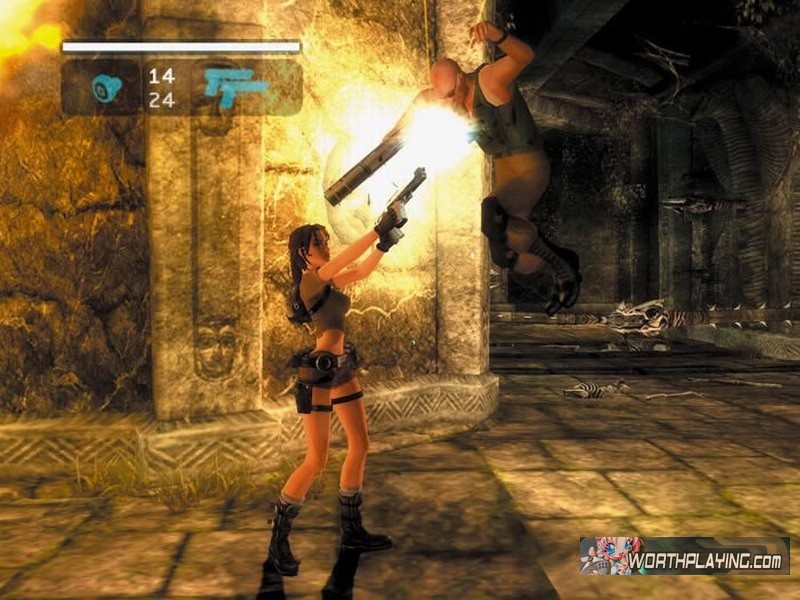This screenshot has width=800, height=600.
Task: Open the WorthPlaying.com watermark link
Action: [x=684, y=557]
